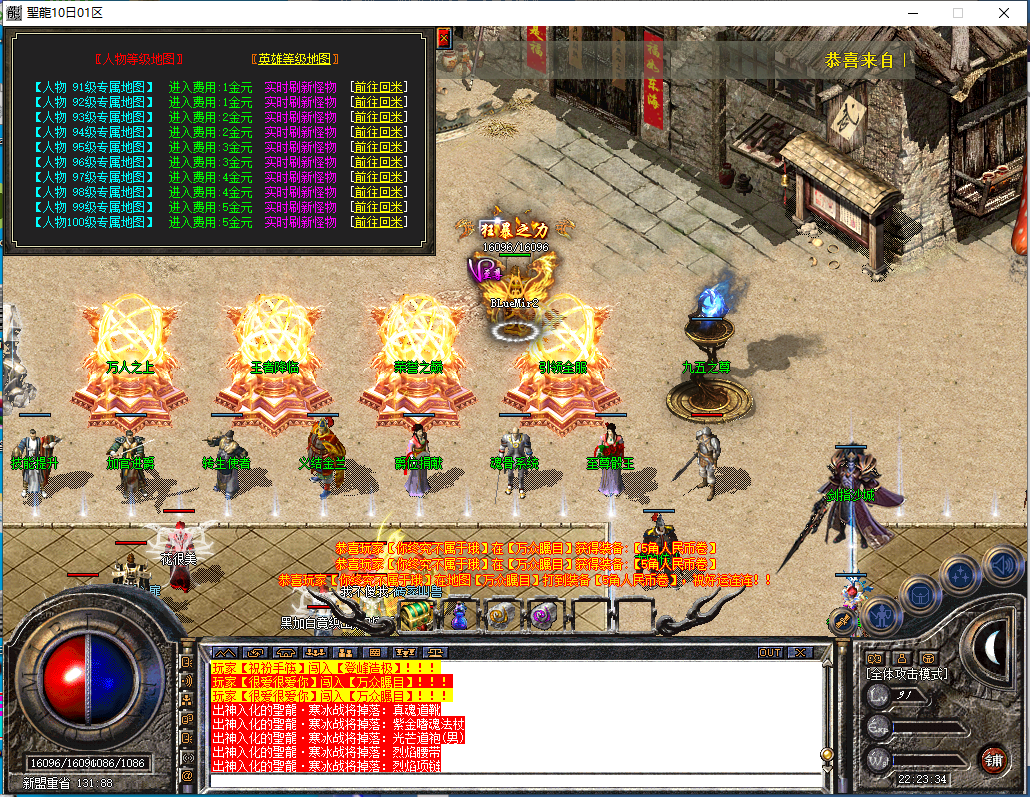Screen dimensions: 1030x797
Task: Enter the level 95 exclusive map link
Action: pos(93,147)
